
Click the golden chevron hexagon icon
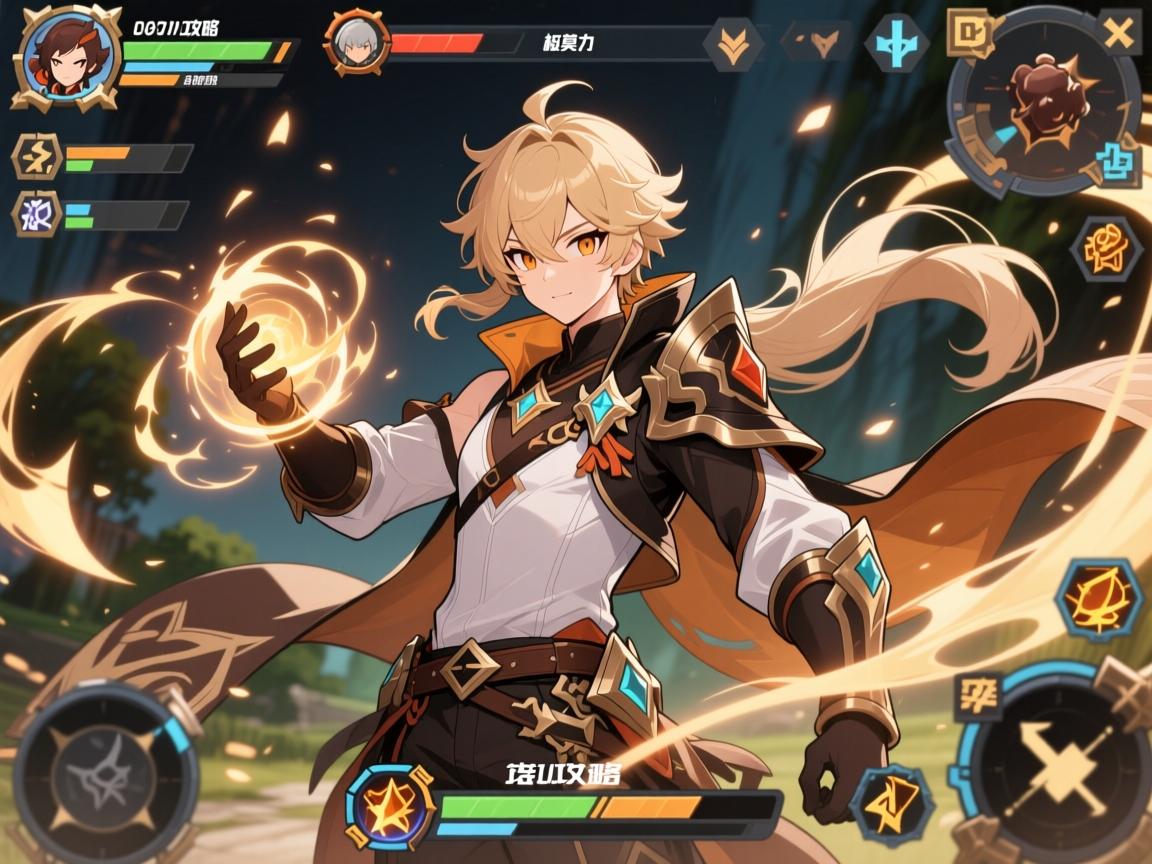pos(734,44)
